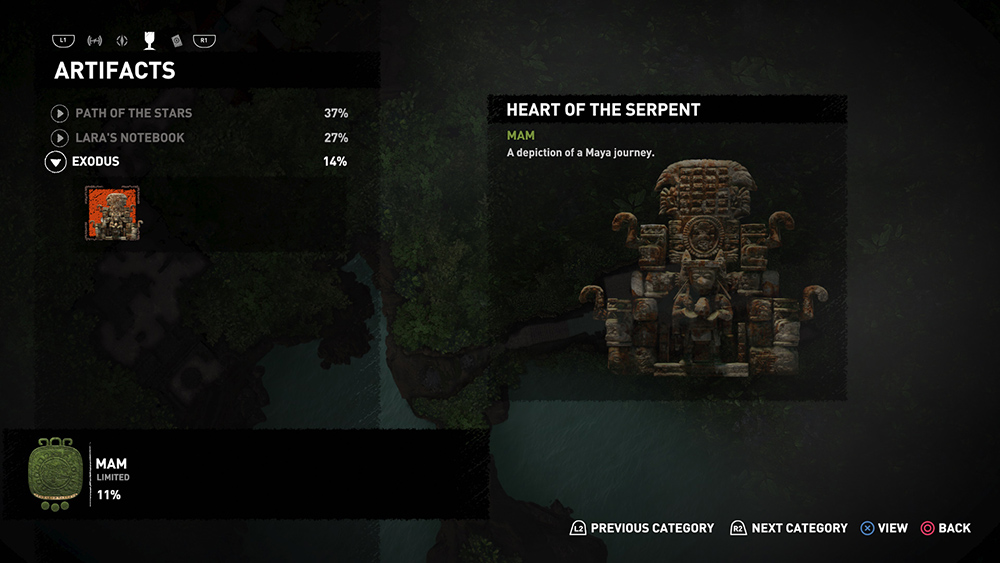Screen dimensions: 1000x563
Task: Go Back from the Artifacts screen
Action: [x=945, y=528]
